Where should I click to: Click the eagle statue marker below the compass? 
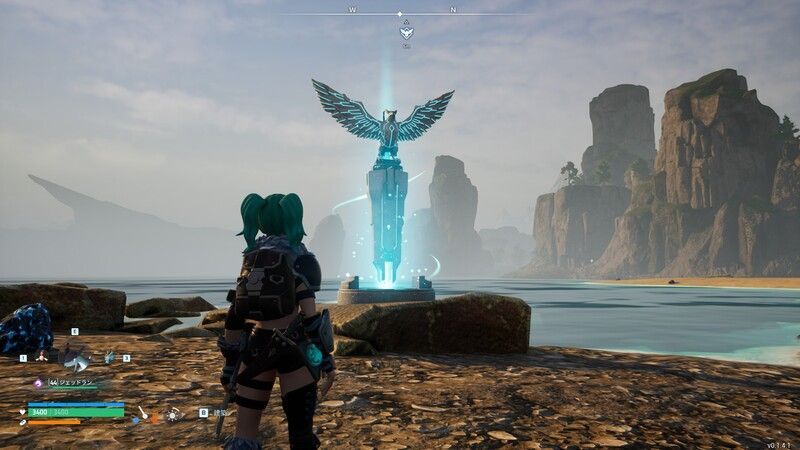[406, 33]
